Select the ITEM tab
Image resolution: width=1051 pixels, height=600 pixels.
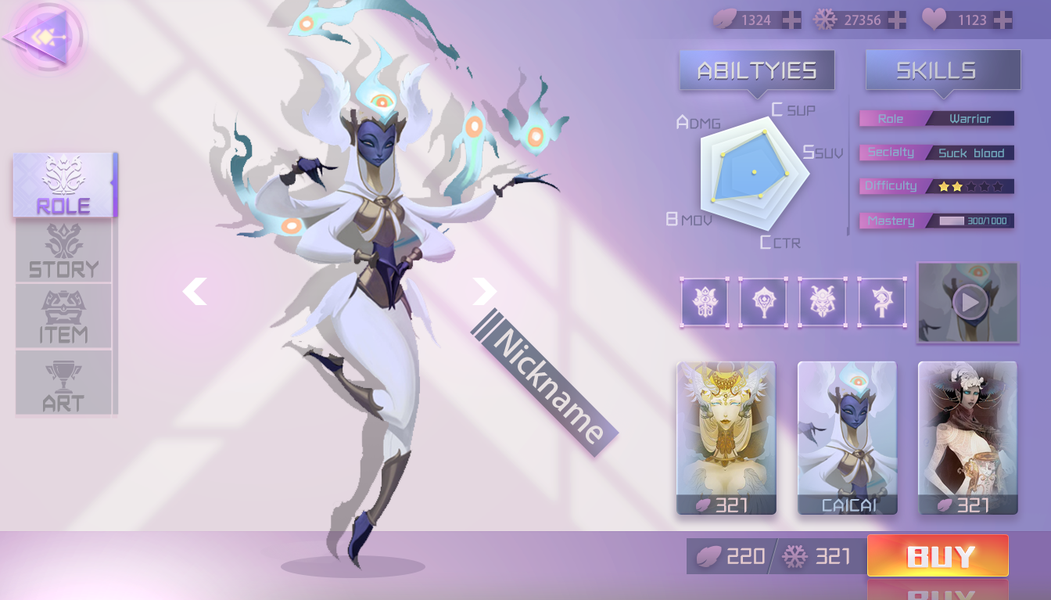(x=64, y=316)
